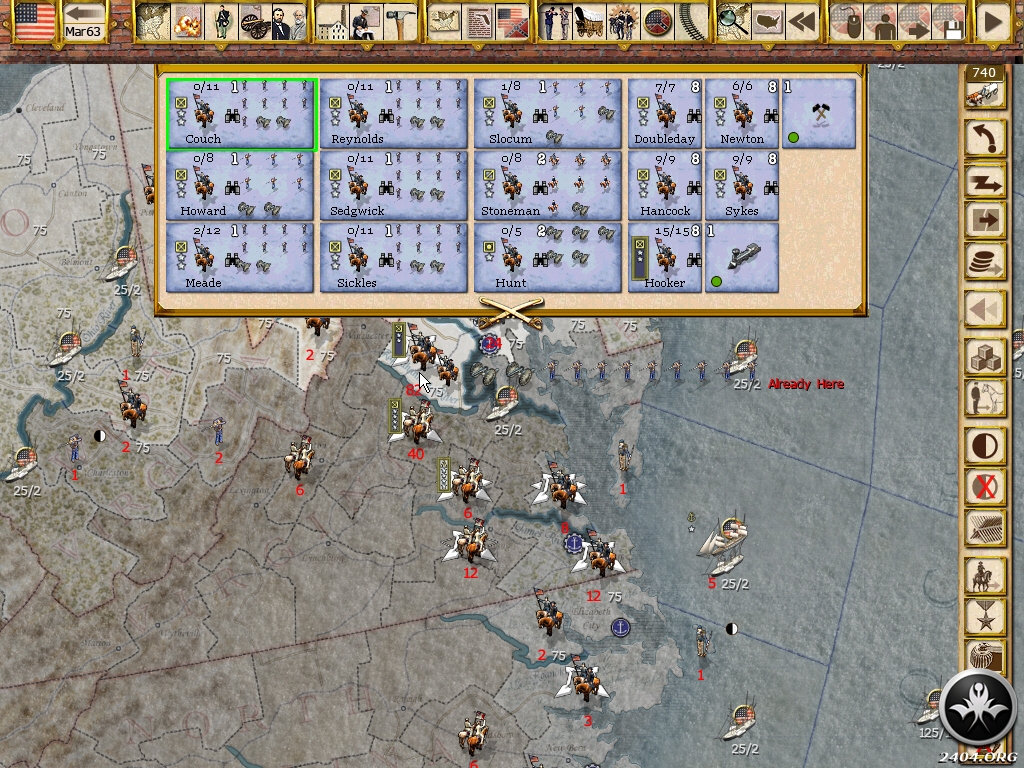The width and height of the screenshot is (1024, 768).
Task: Select the Hancock division card
Action: tap(665, 186)
